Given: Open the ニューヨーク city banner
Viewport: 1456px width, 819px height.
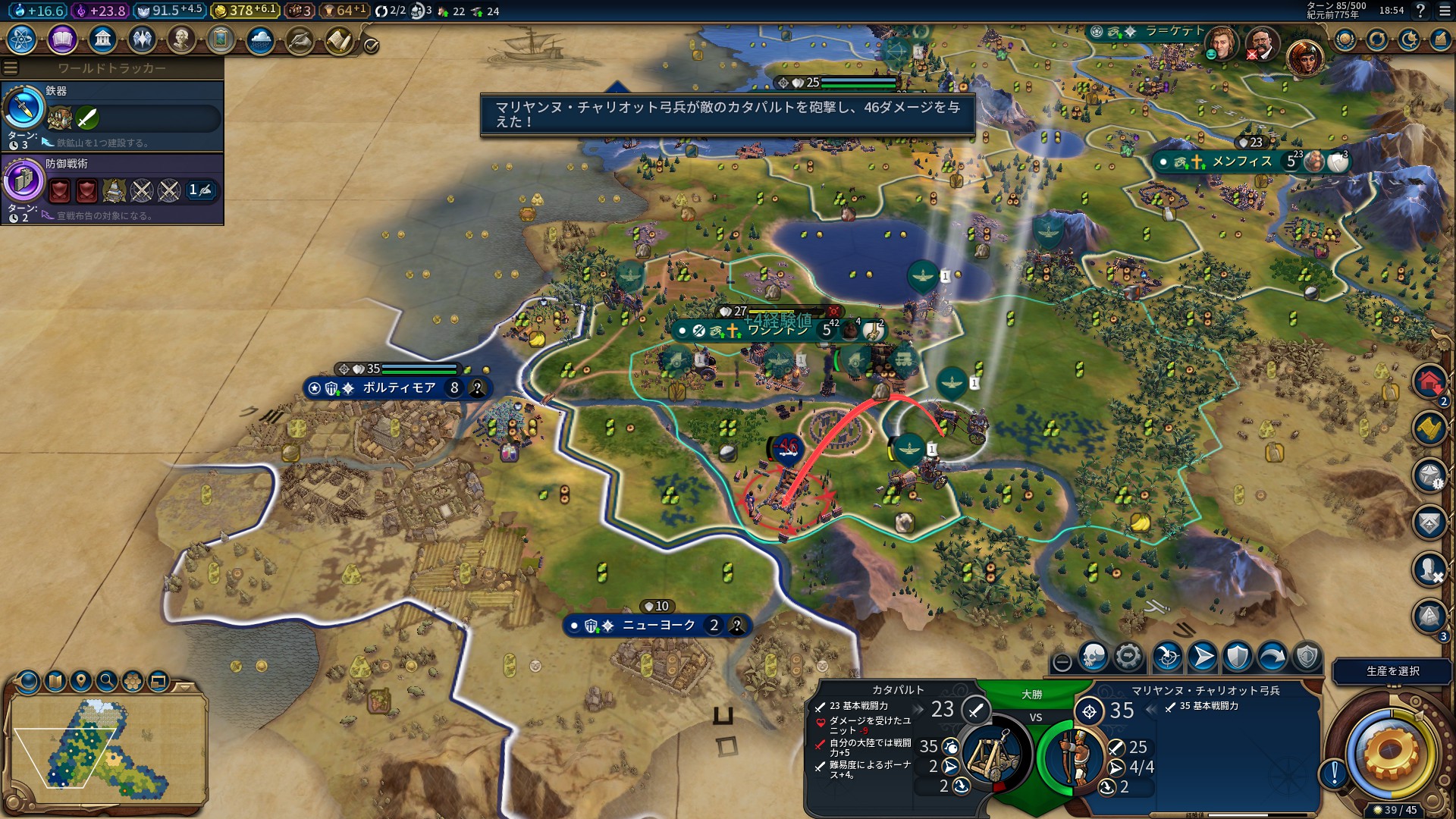Looking at the screenshot, I should [x=657, y=626].
